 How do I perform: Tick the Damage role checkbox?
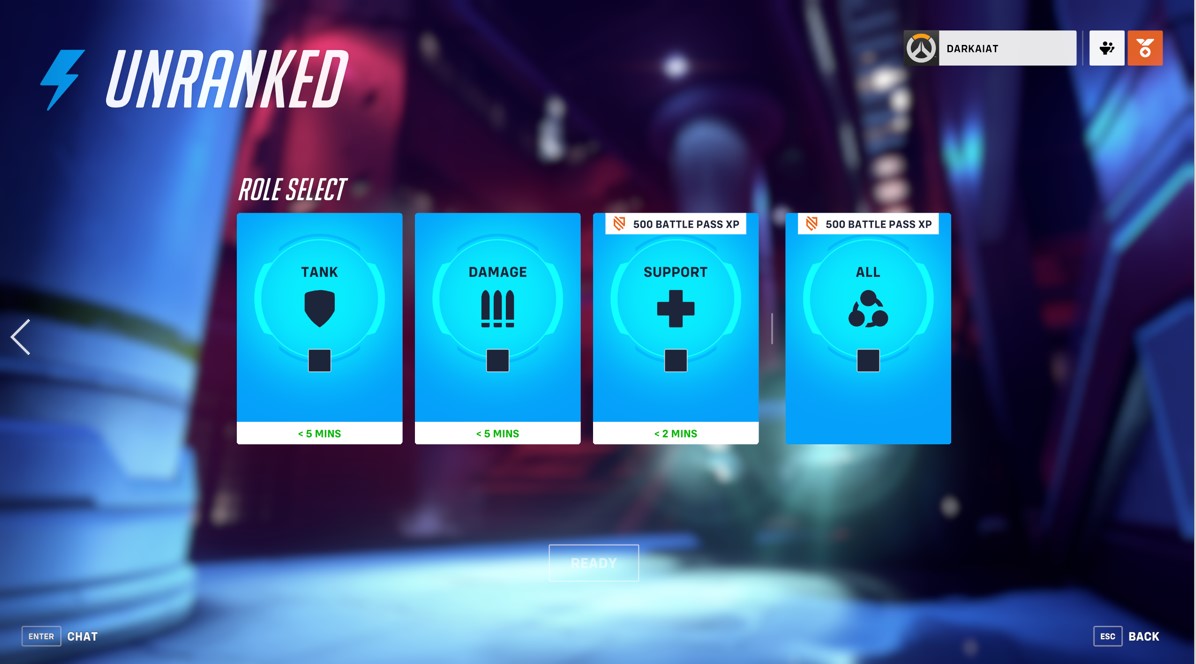pyautogui.click(x=497, y=360)
